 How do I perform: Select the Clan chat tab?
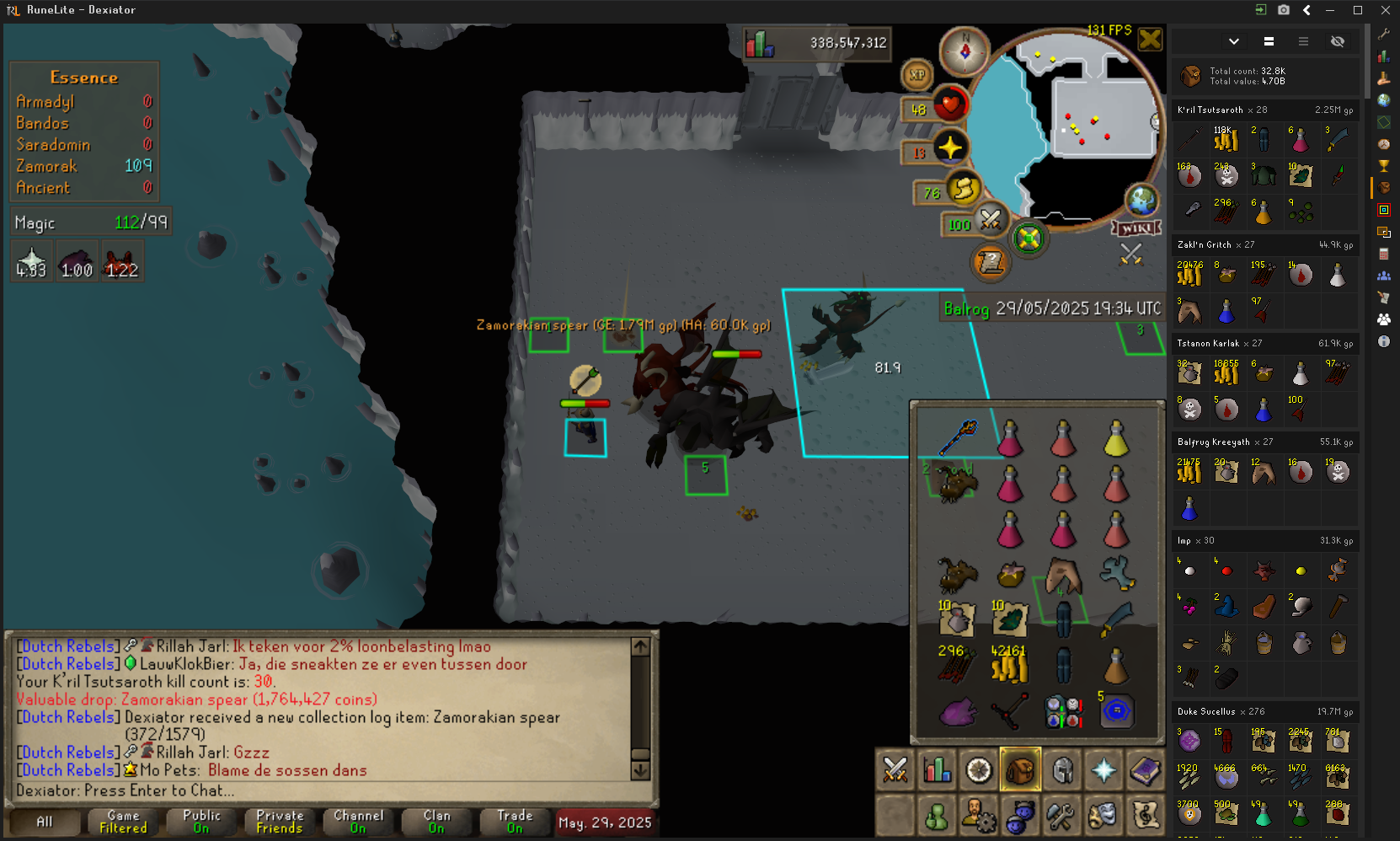[436, 822]
